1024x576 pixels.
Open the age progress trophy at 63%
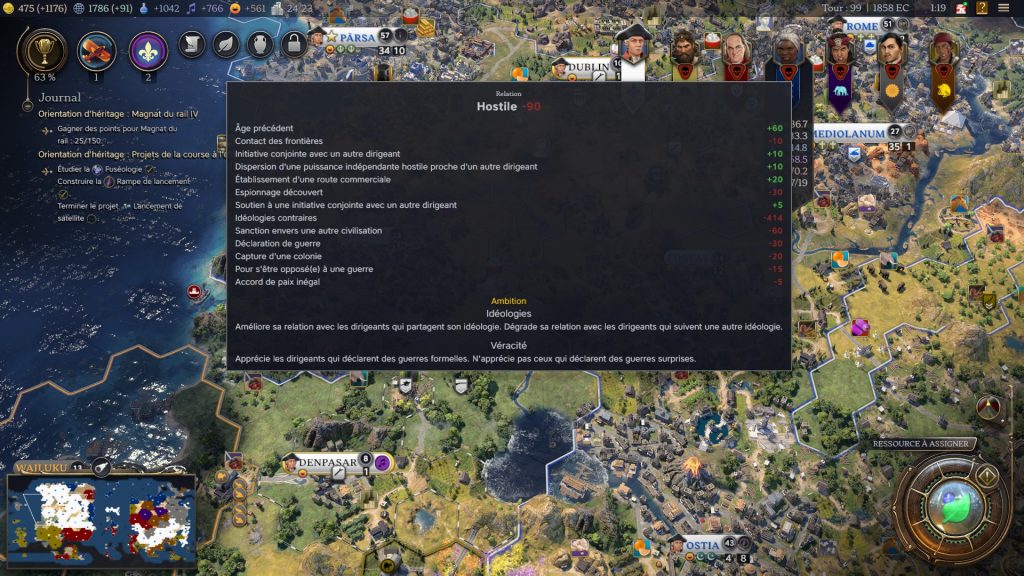click(x=44, y=49)
